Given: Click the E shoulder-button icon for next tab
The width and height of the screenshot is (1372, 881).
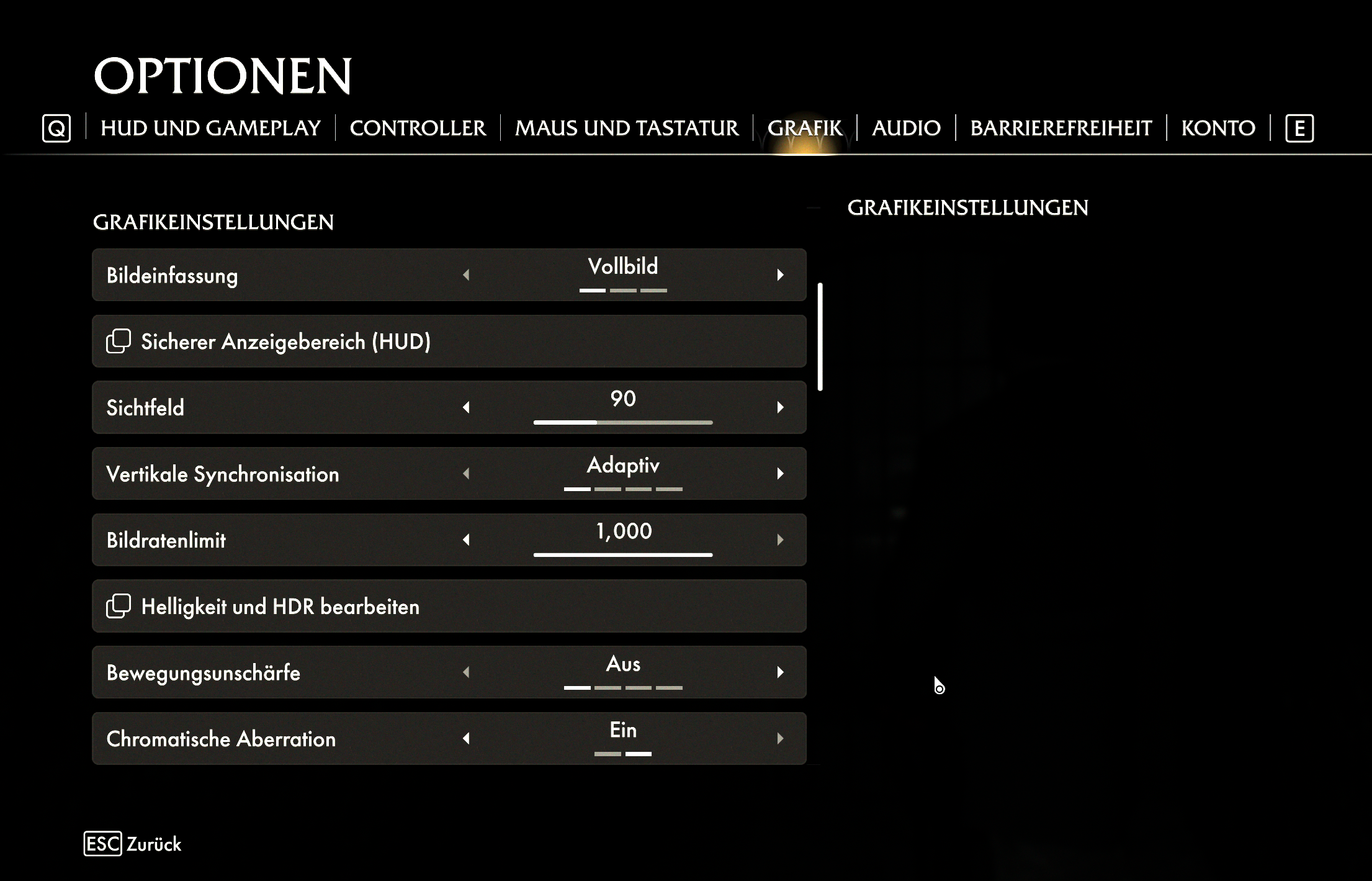Looking at the screenshot, I should [1300, 129].
